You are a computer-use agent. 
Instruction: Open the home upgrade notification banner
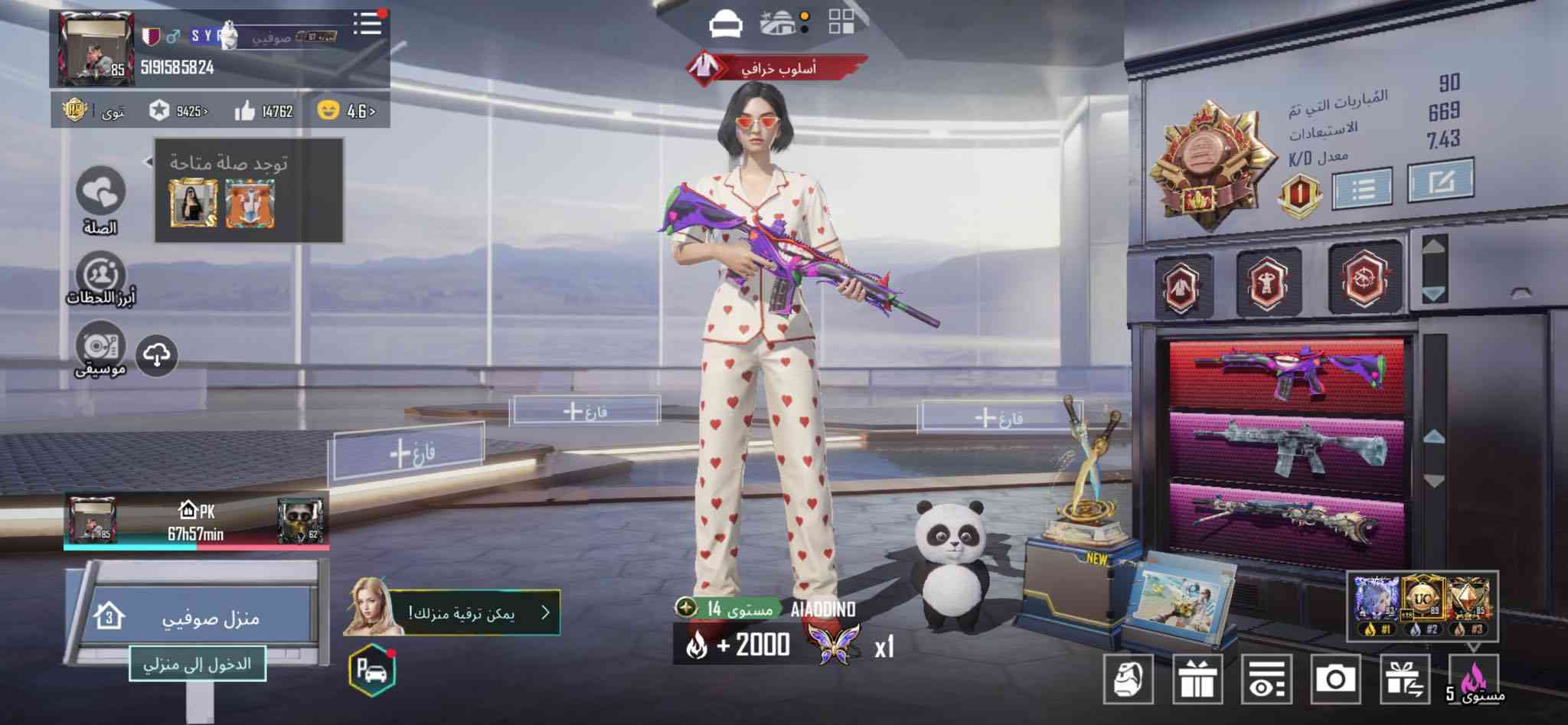475,612
